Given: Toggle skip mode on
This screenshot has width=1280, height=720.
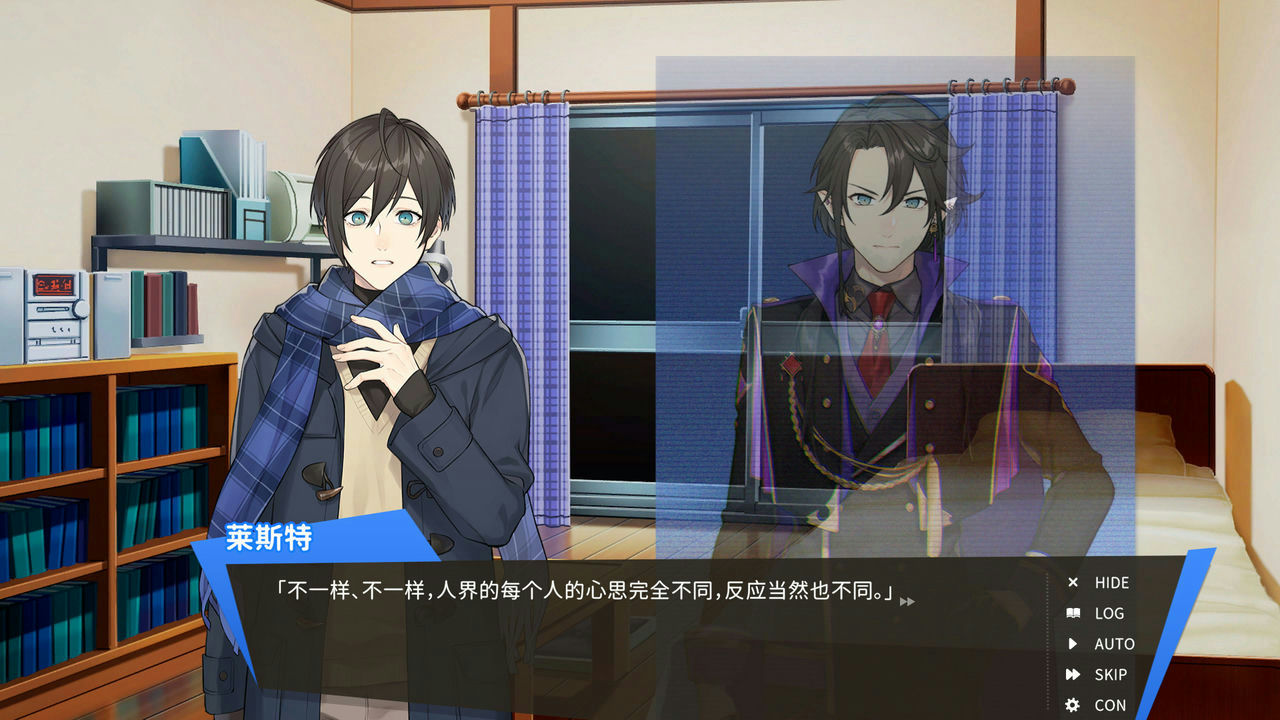Looking at the screenshot, I should 1113,674.
